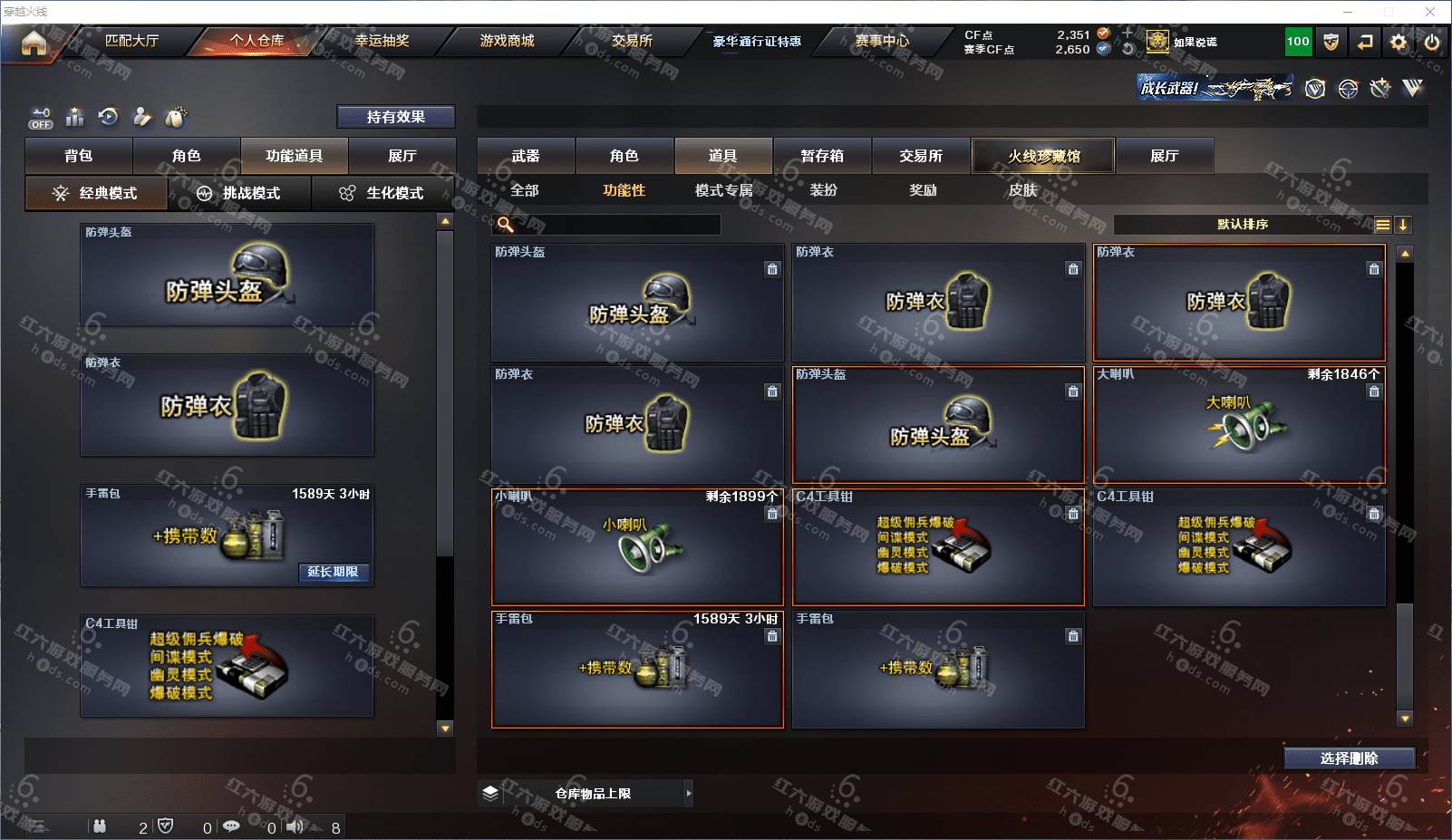Click the 选择删除 select-delete button
Viewport: 1452px width, 840px height.
click(1349, 758)
